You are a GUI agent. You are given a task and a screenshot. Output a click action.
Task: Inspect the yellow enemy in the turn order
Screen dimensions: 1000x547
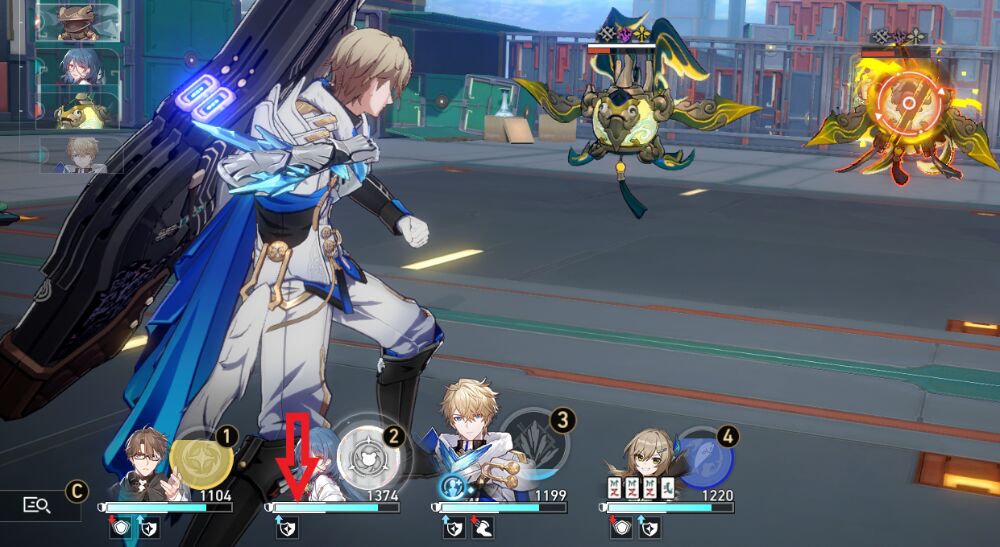[x=81, y=112]
